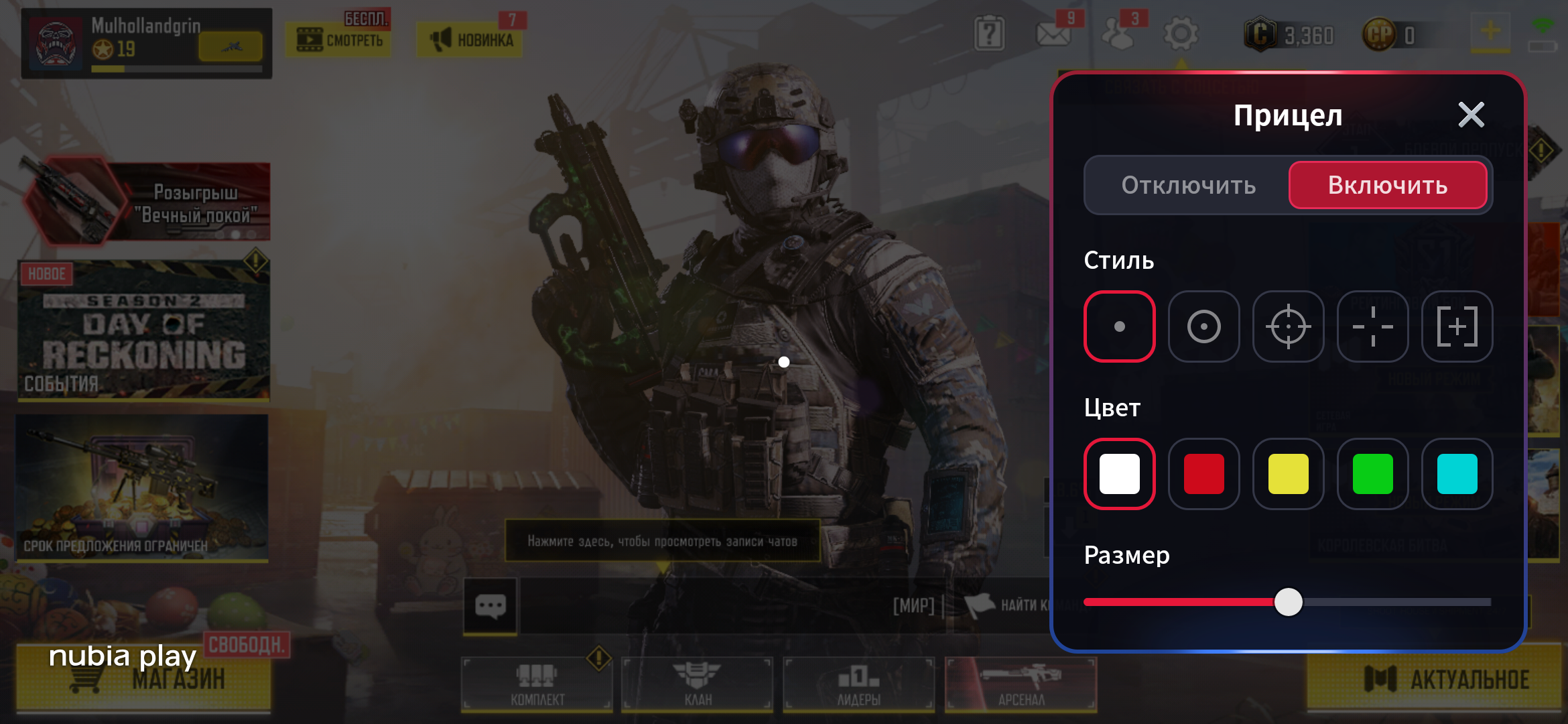Select the four-dash cross crosshair style

pyautogui.click(x=1372, y=326)
